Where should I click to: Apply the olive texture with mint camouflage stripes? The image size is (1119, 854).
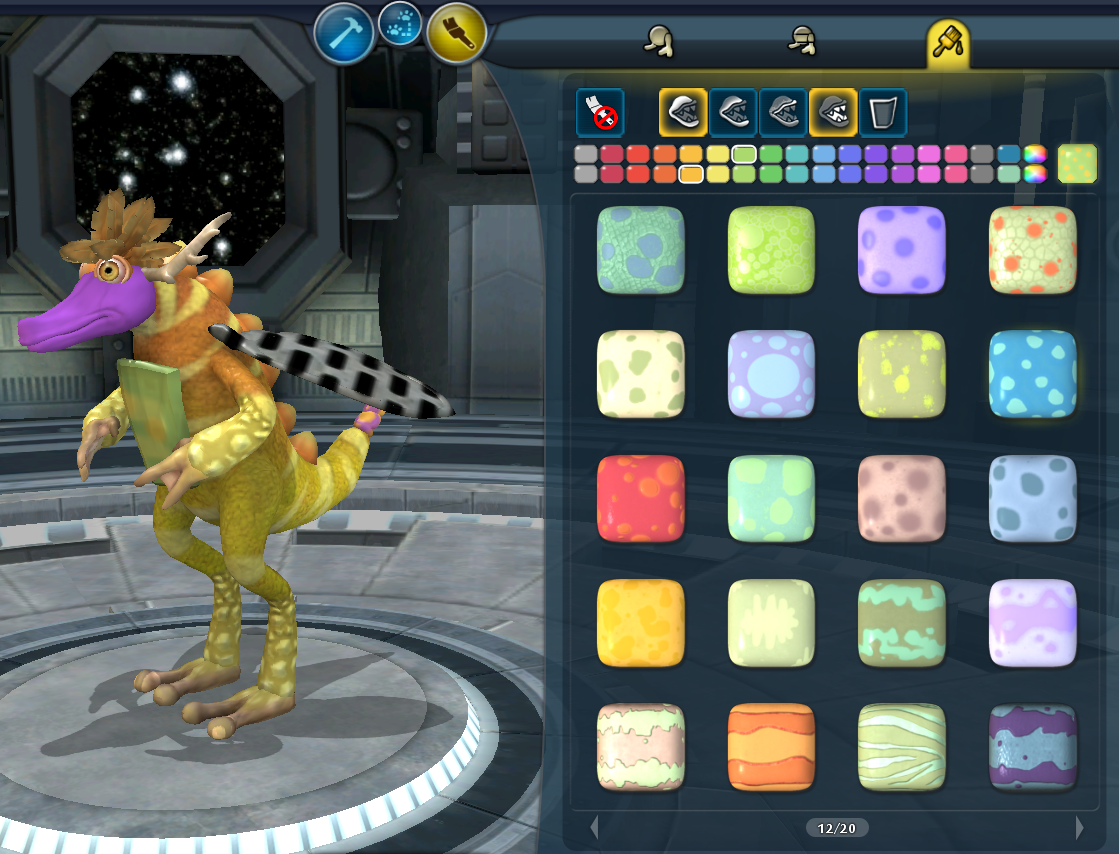902,623
